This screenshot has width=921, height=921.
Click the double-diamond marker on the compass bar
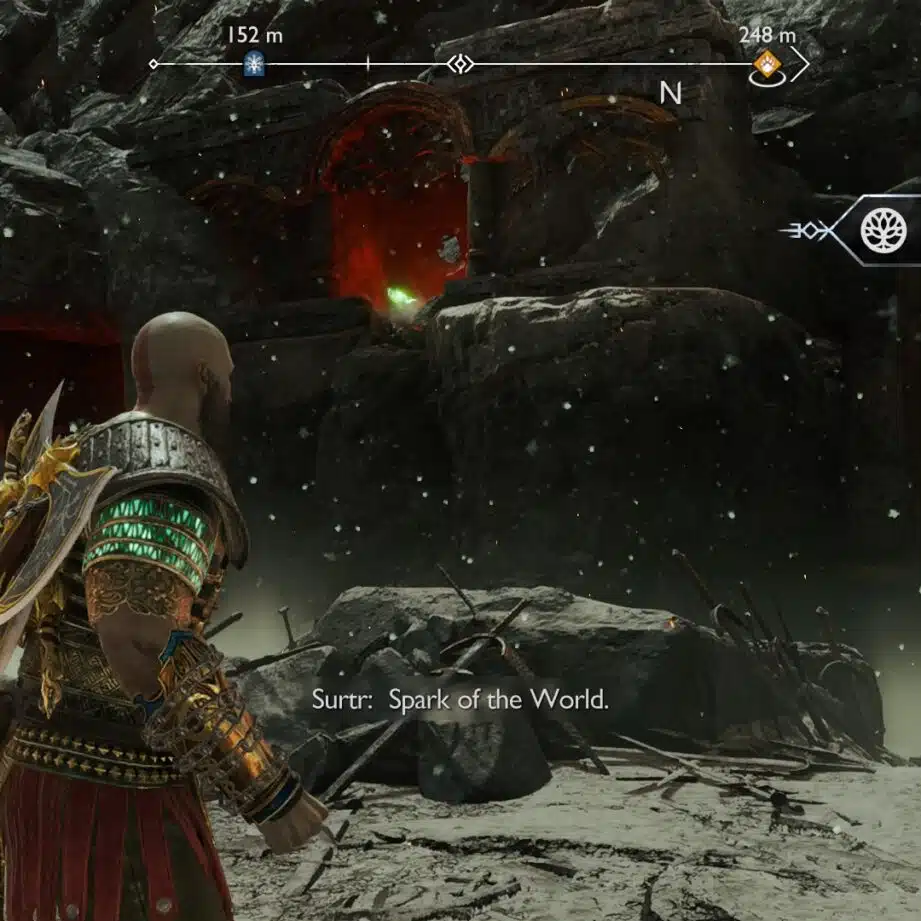(459, 65)
